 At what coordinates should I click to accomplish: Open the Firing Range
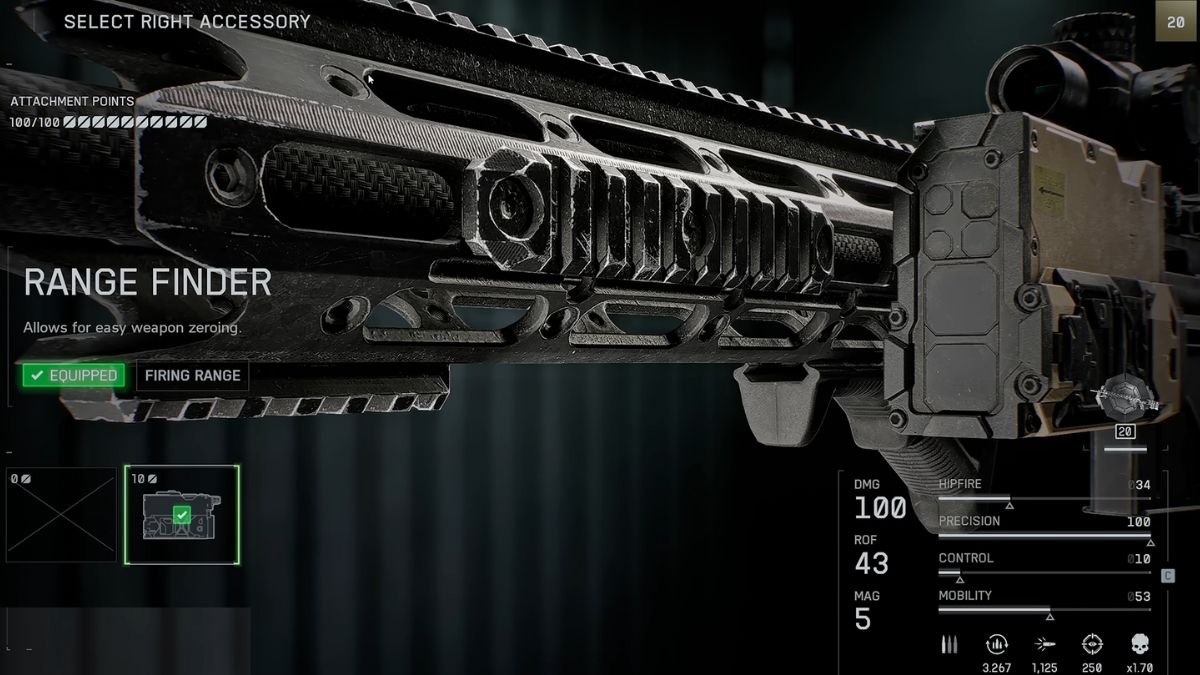coord(192,376)
